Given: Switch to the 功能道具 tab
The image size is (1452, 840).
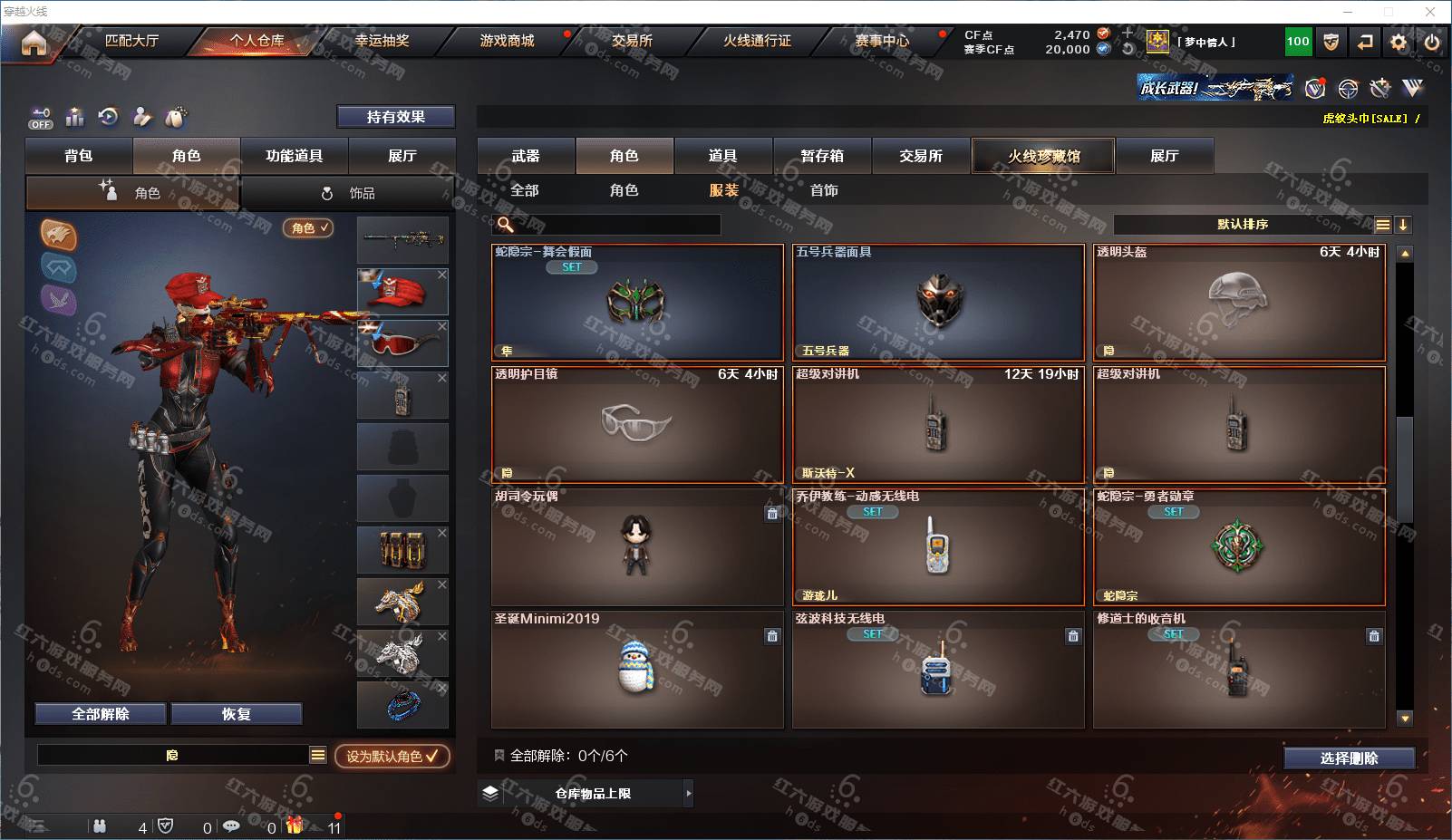Looking at the screenshot, I should pyautogui.click(x=294, y=156).
